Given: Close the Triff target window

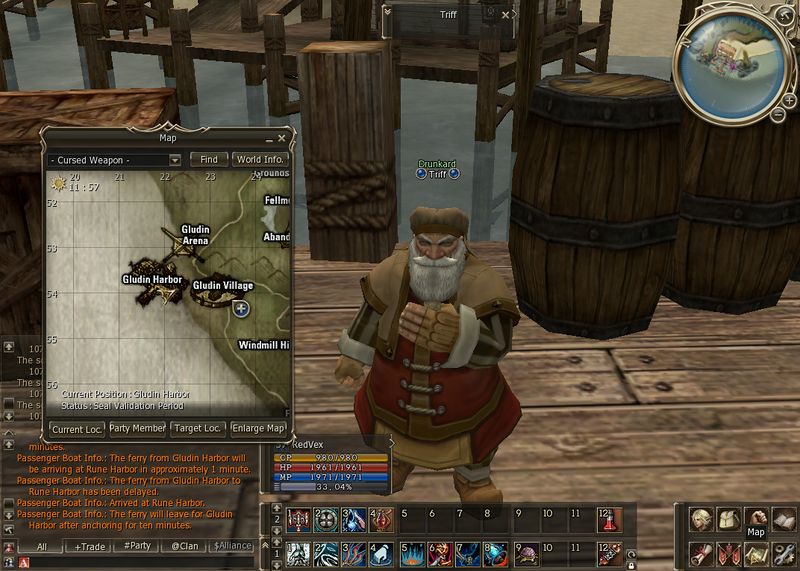Looking at the screenshot, I should click(x=506, y=15).
